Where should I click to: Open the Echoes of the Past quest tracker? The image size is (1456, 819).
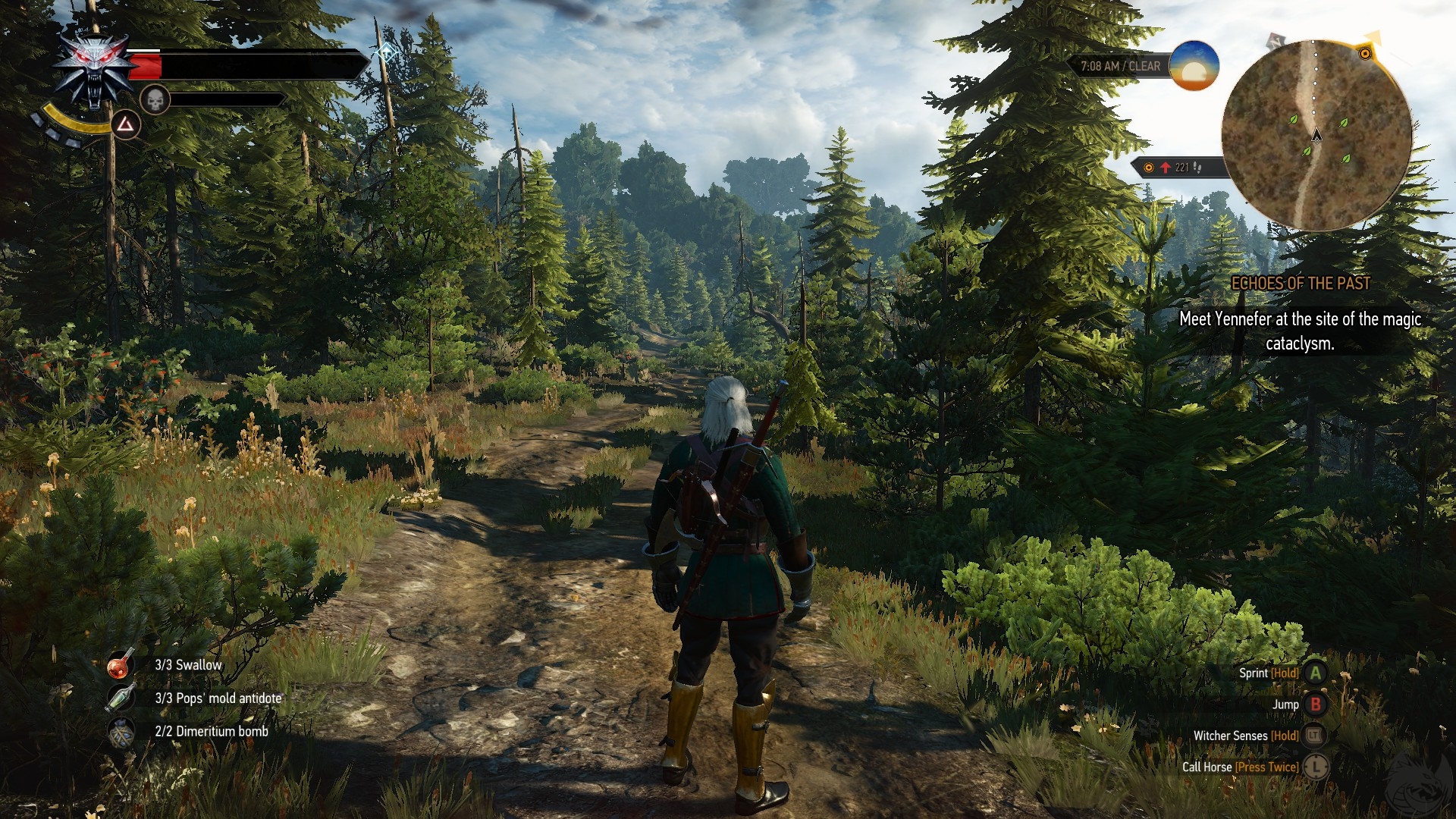click(x=1300, y=284)
